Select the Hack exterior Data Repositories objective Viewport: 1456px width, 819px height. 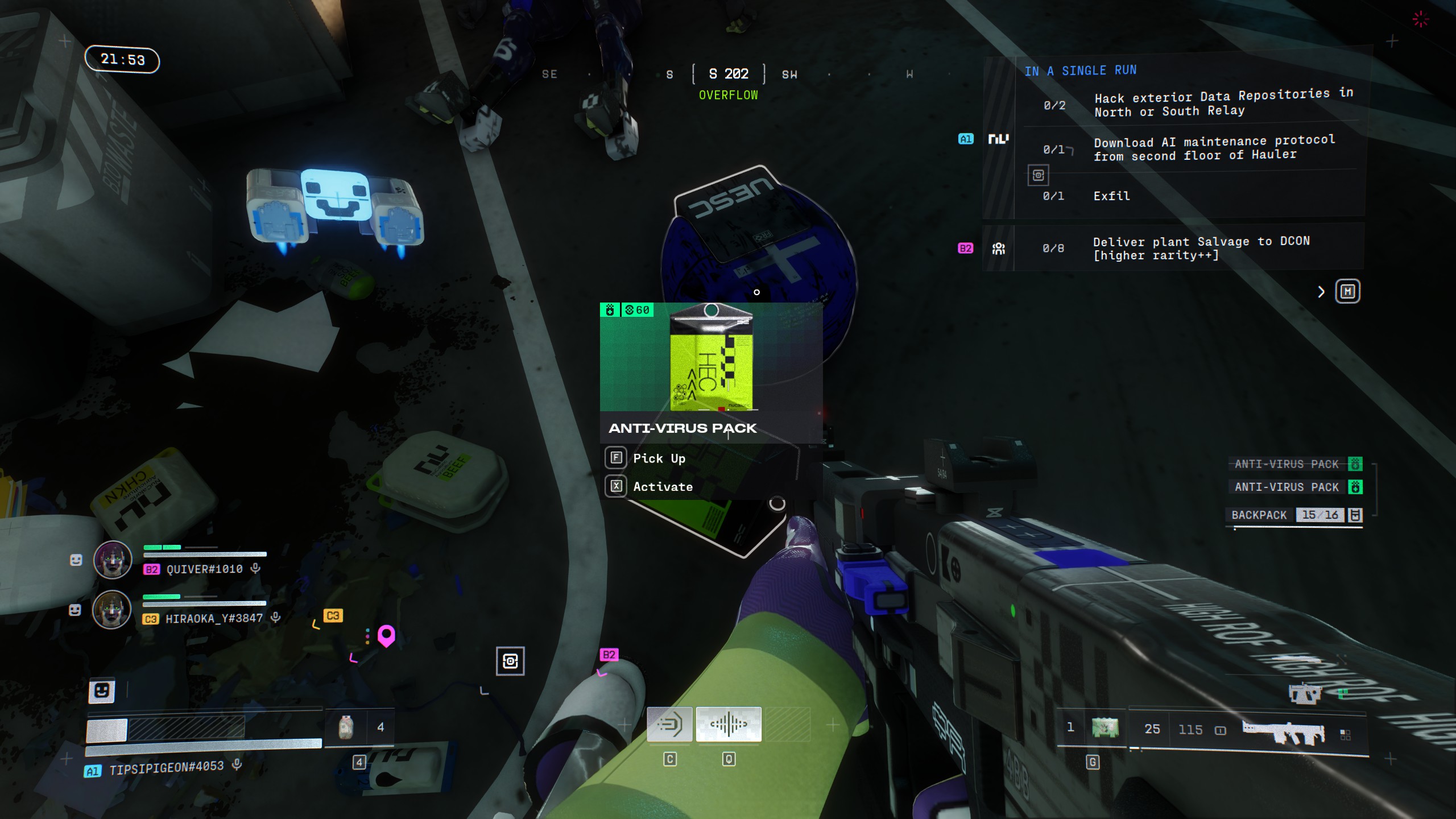pos(1223,103)
